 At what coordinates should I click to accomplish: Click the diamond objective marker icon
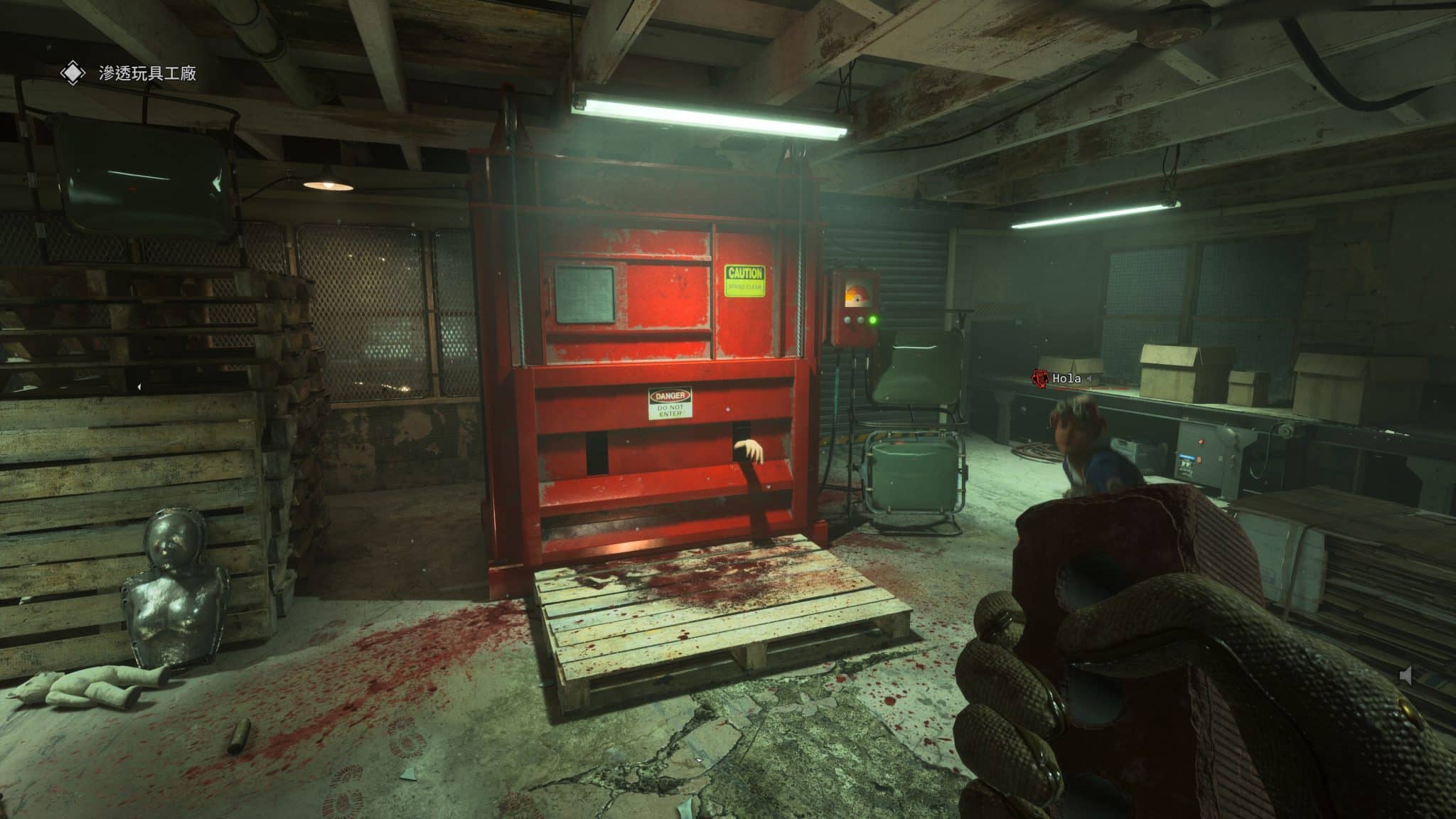(x=72, y=73)
